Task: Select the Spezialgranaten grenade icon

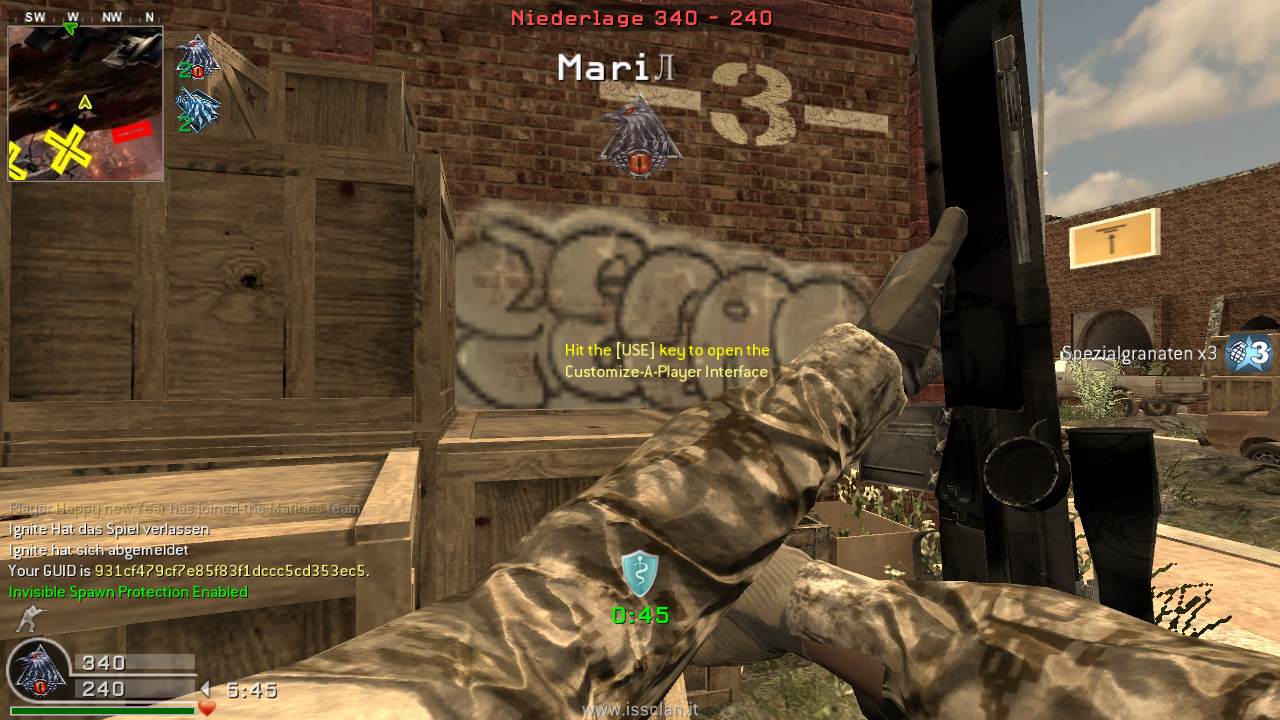Action: coord(1249,353)
